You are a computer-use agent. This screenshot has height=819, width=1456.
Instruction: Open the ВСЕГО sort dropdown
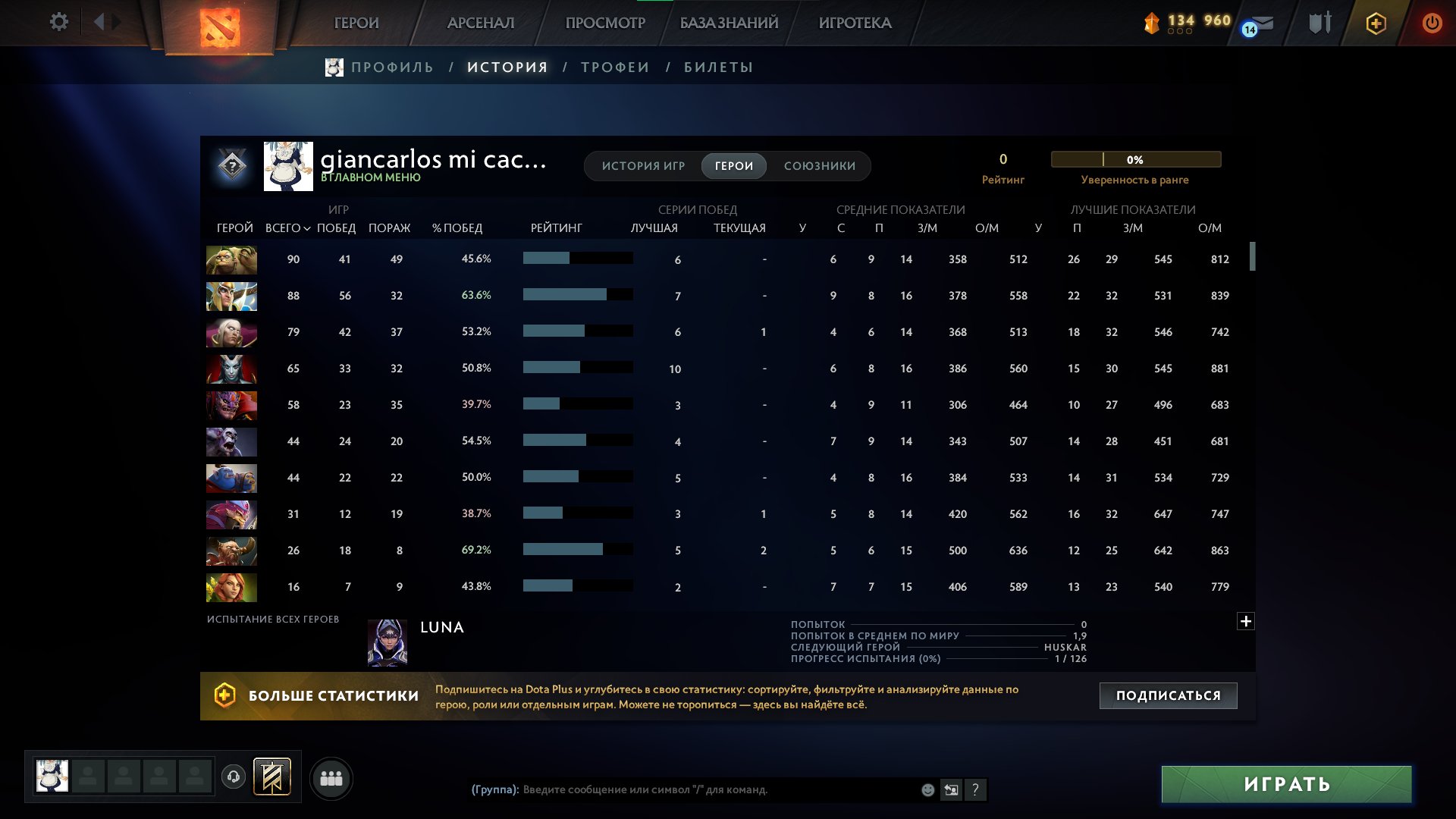click(287, 227)
